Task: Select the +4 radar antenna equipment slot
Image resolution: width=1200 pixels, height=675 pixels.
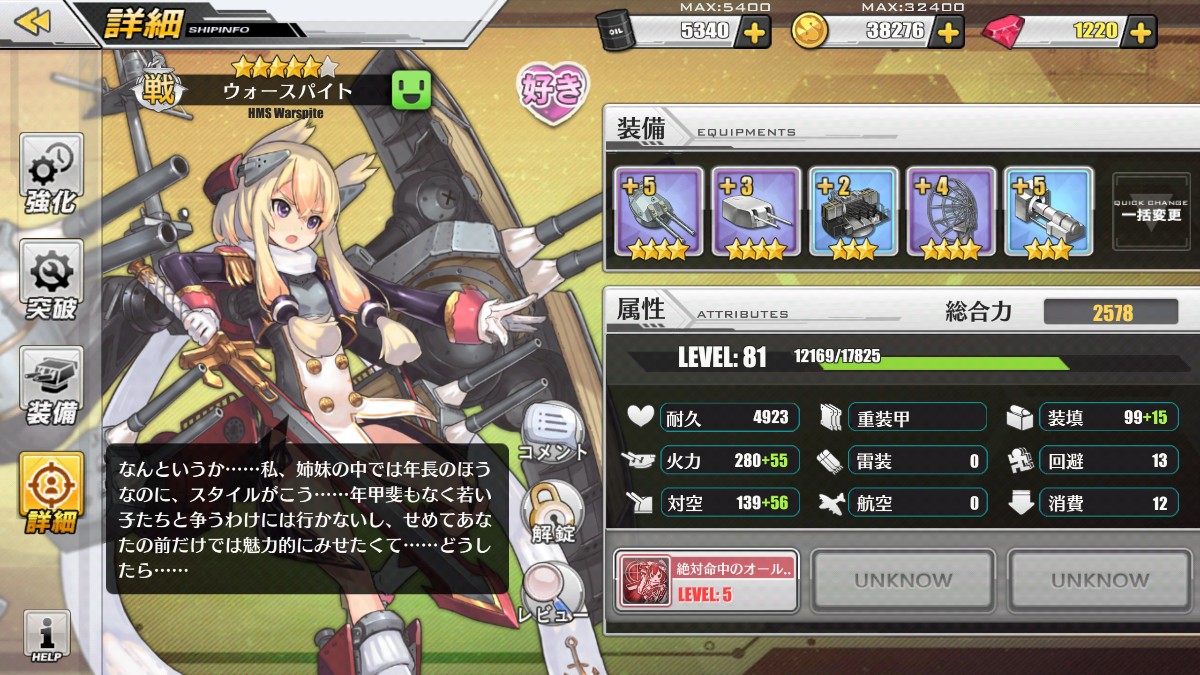Action: [x=951, y=214]
